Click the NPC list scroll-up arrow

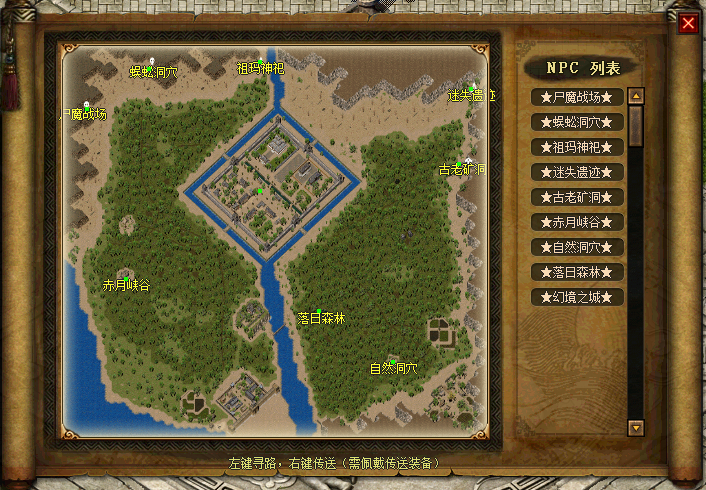click(x=636, y=97)
